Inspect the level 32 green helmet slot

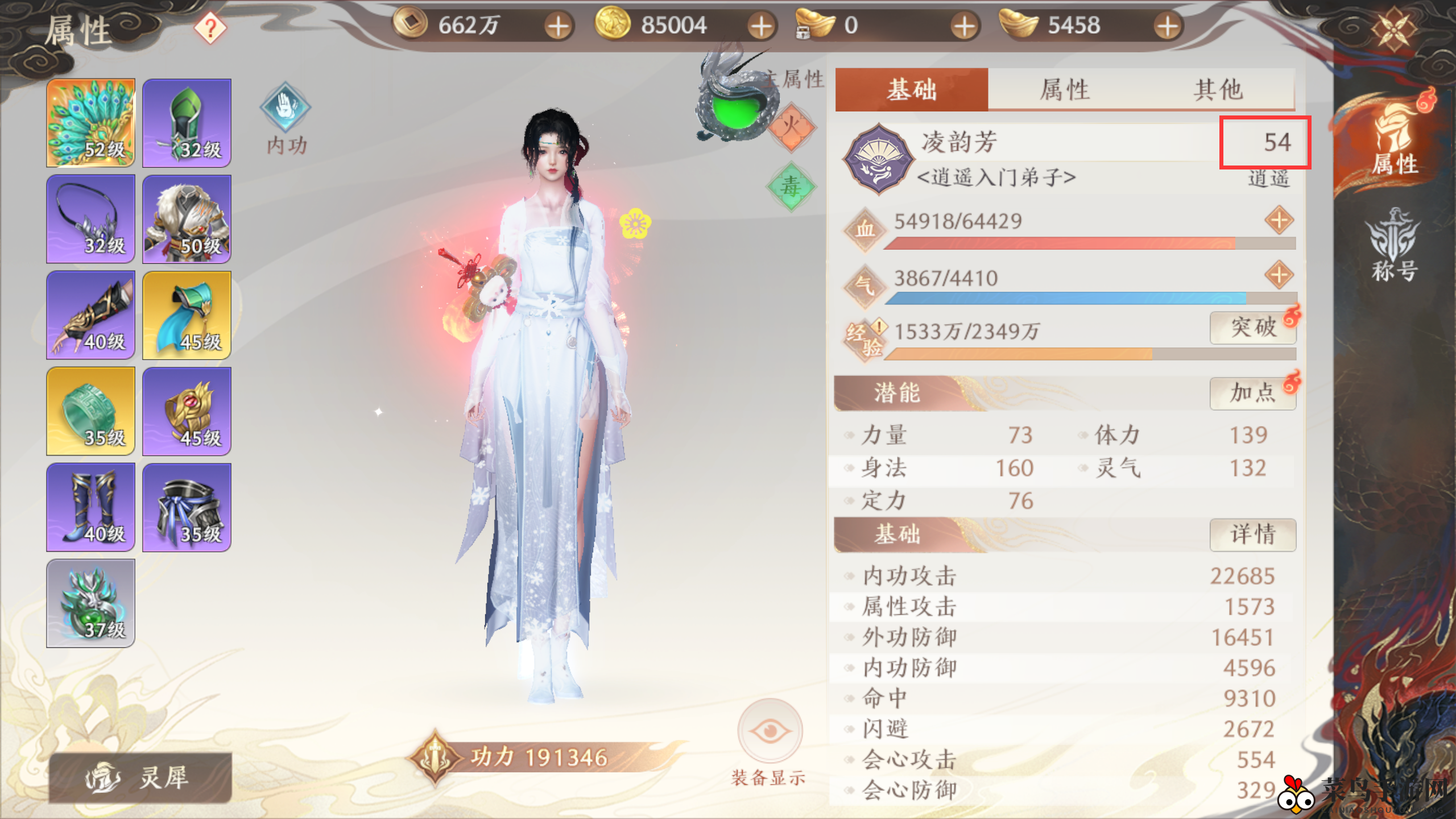(187, 123)
